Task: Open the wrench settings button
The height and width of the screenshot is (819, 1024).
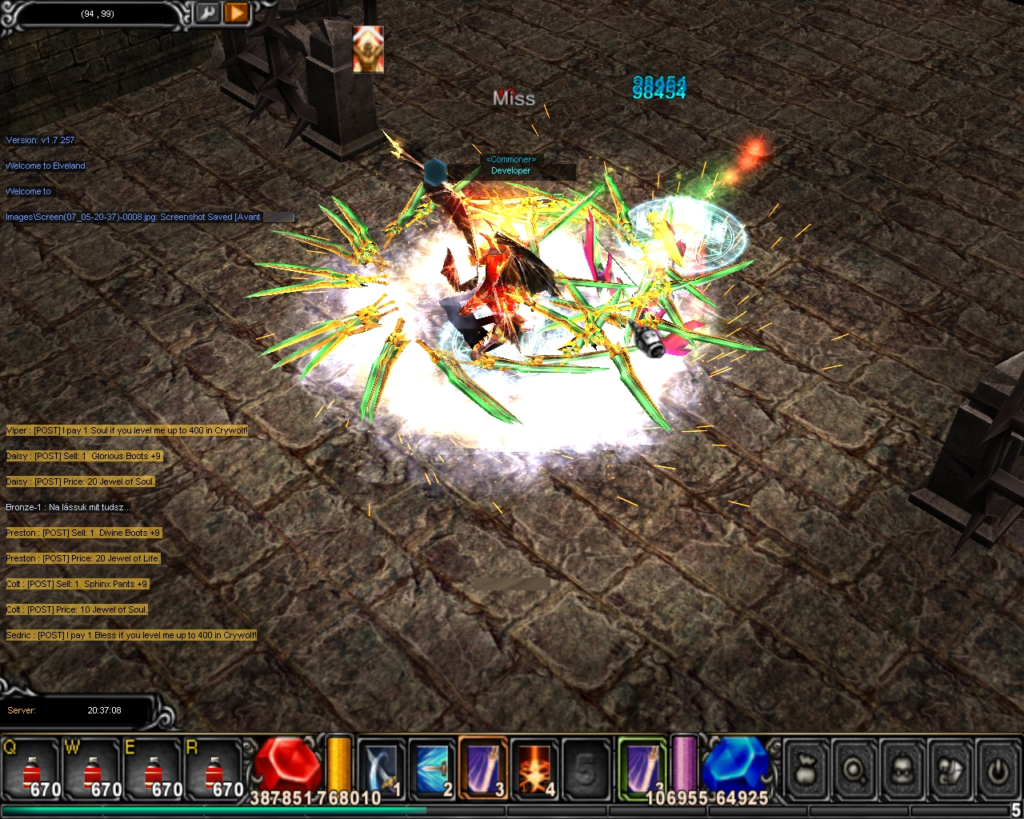Action: pos(208,13)
